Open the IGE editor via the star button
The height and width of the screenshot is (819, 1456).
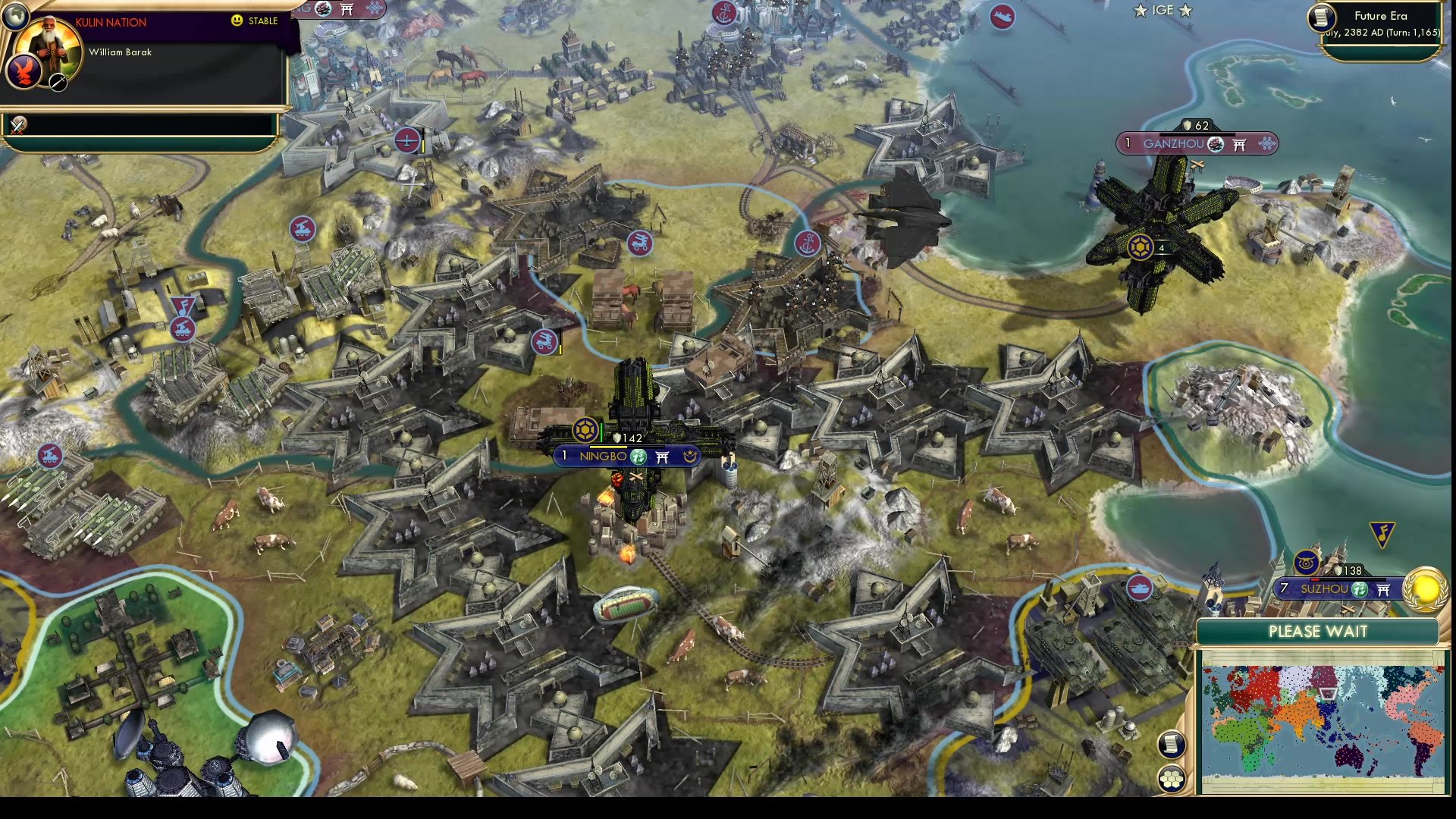(x=1141, y=10)
